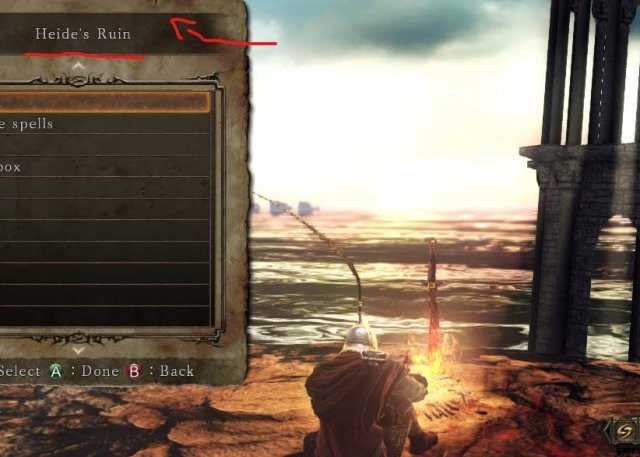Click the swirl emblem icon in the corner
This screenshot has width=640, height=457.
pos(622,431)
